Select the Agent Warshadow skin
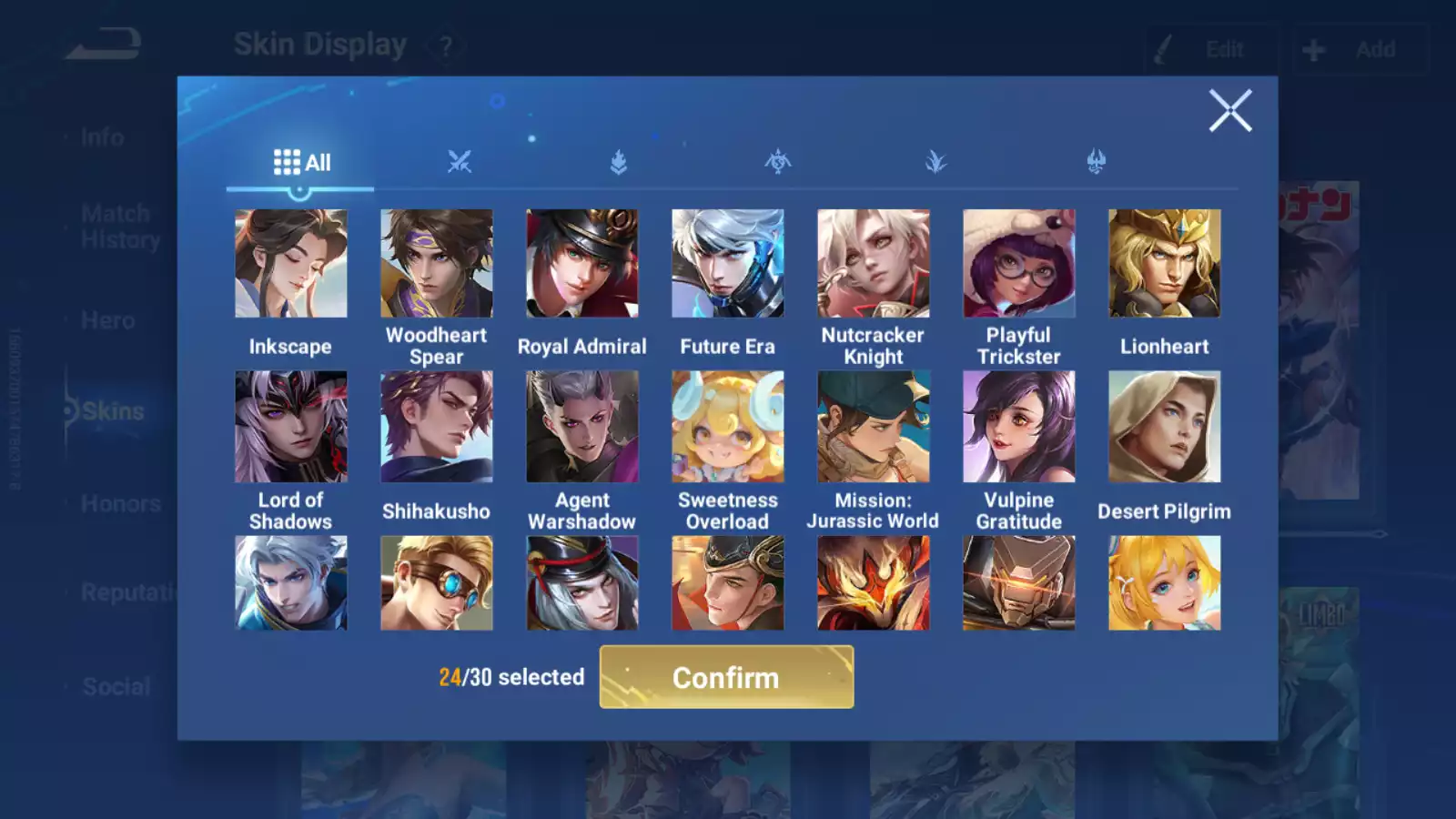 tap(582, 427)
